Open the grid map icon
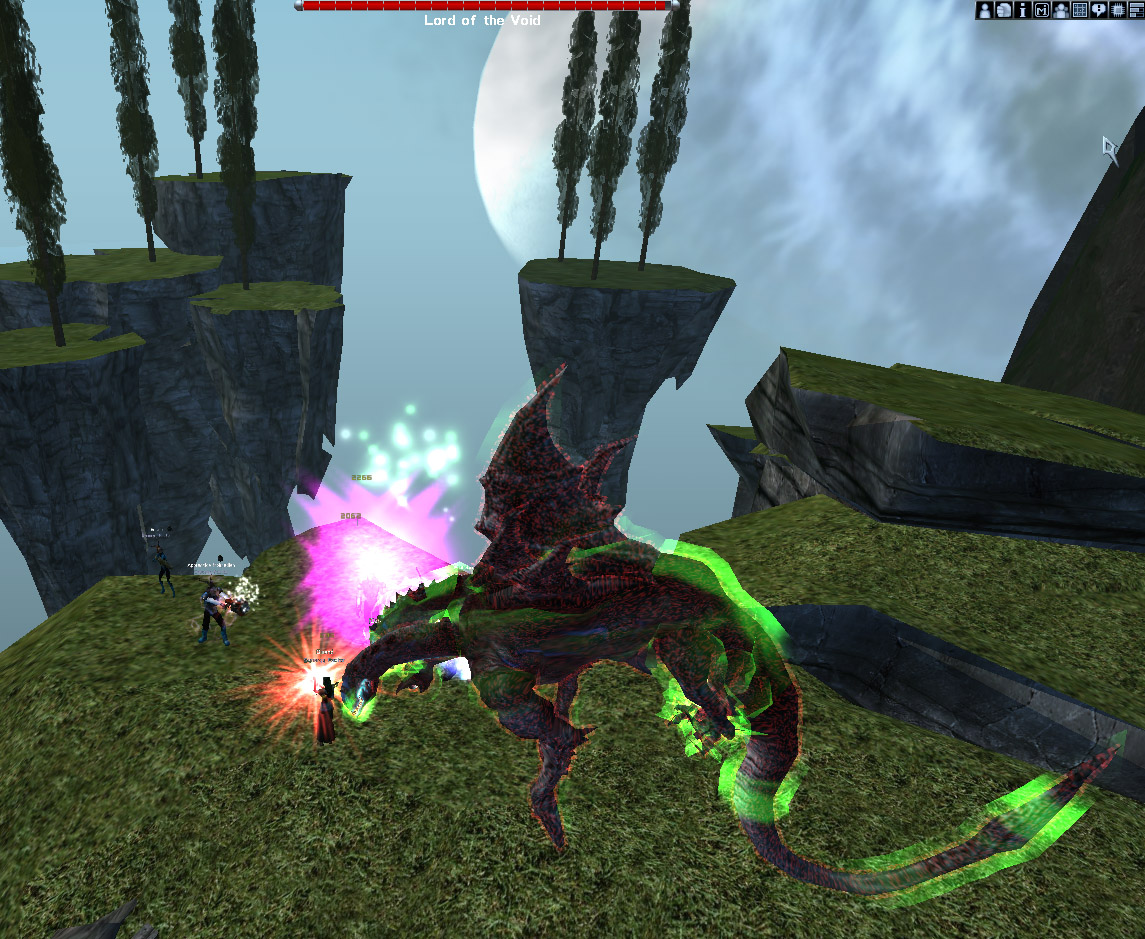Image resolution: width=1145 pixels, height=939 pixels. 1079,10
